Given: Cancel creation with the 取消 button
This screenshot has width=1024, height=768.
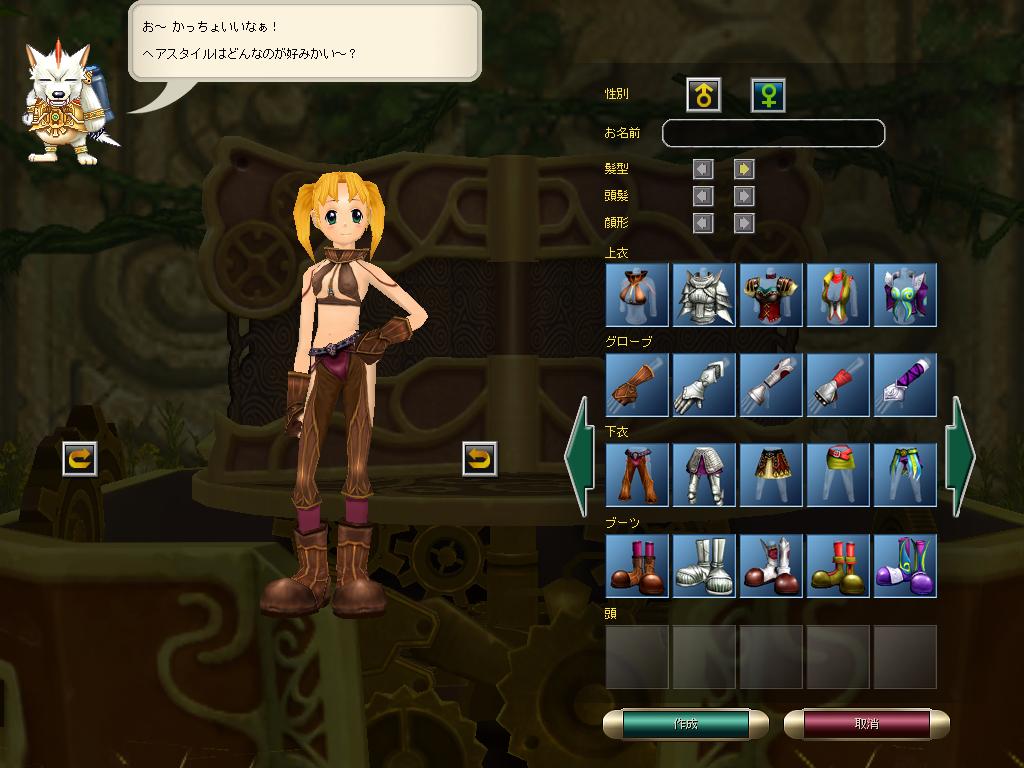Looking at the screenshot, I should click(866, 724).
